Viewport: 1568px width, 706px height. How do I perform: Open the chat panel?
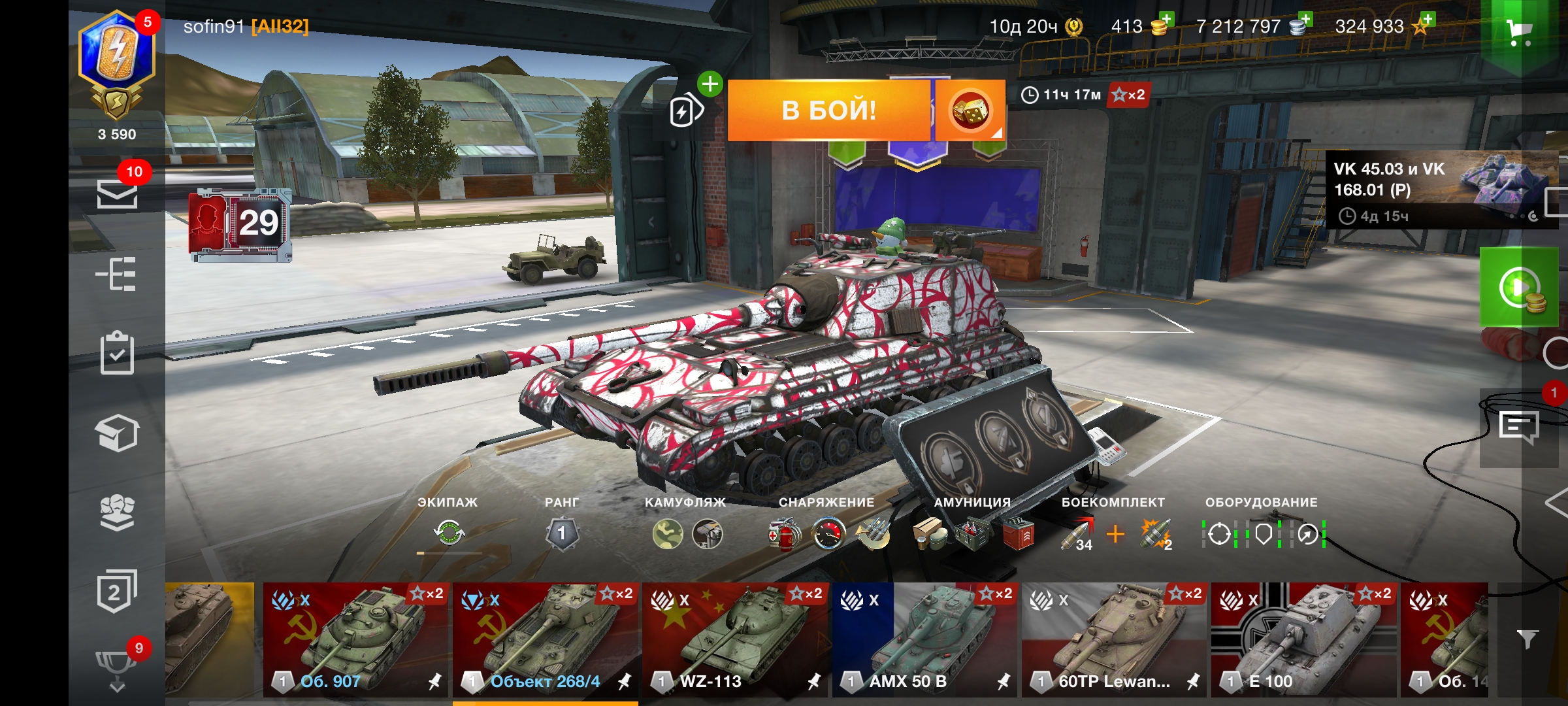1518,427
